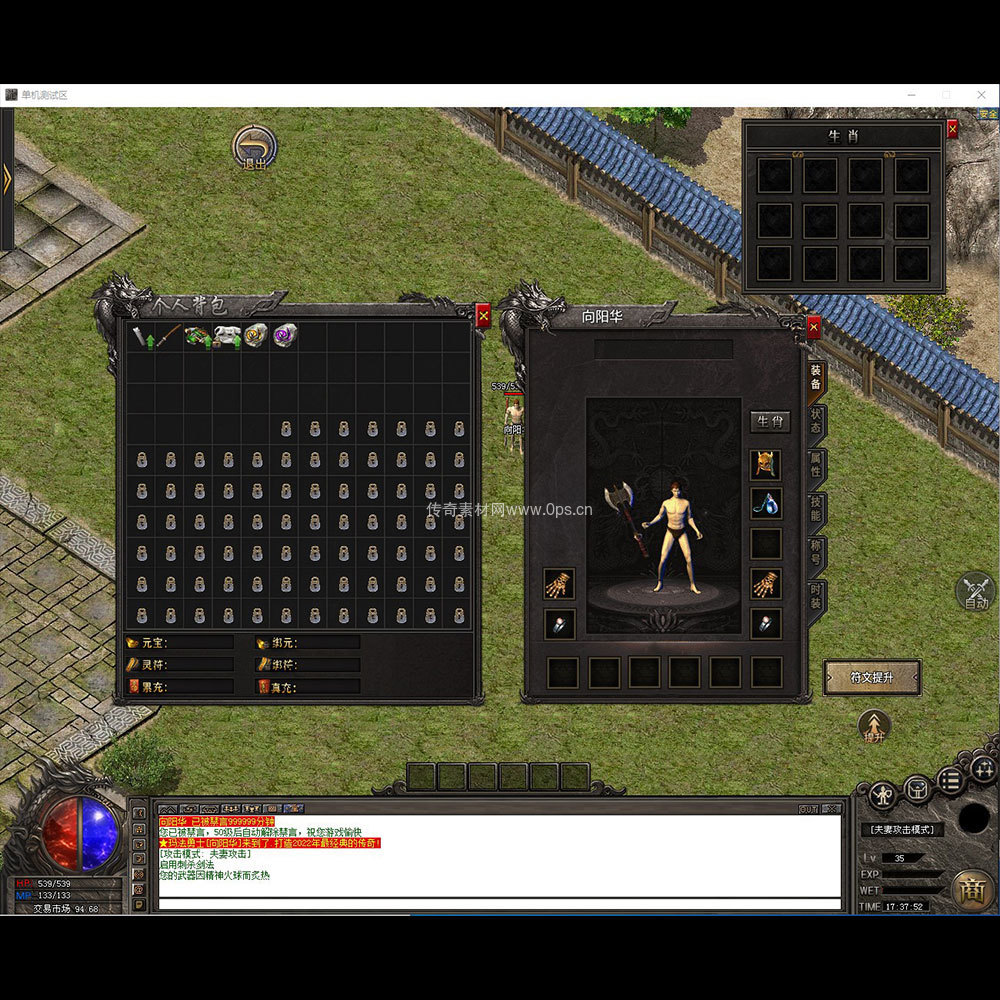Click the 符文提升 rune upgrade button
Image resolution: width=1000 pixels, height=1000 pixels.
871,677
